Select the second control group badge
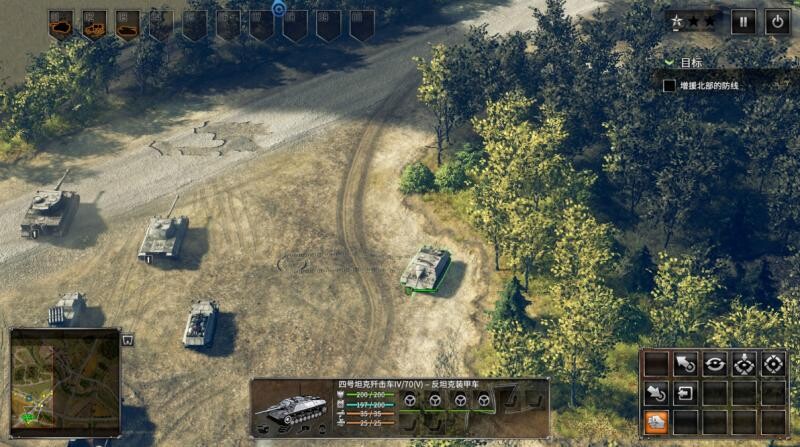 [95, 24]
